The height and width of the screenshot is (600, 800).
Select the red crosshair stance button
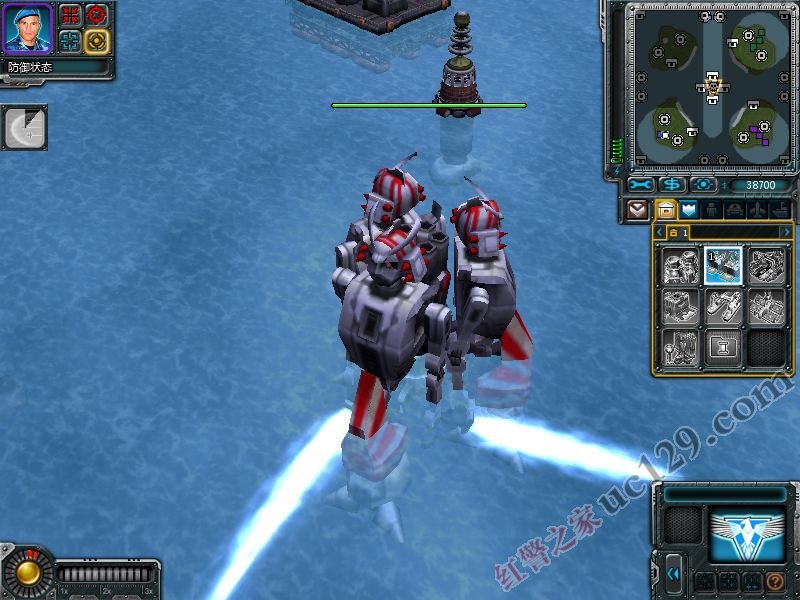click(x=96, y=14)
